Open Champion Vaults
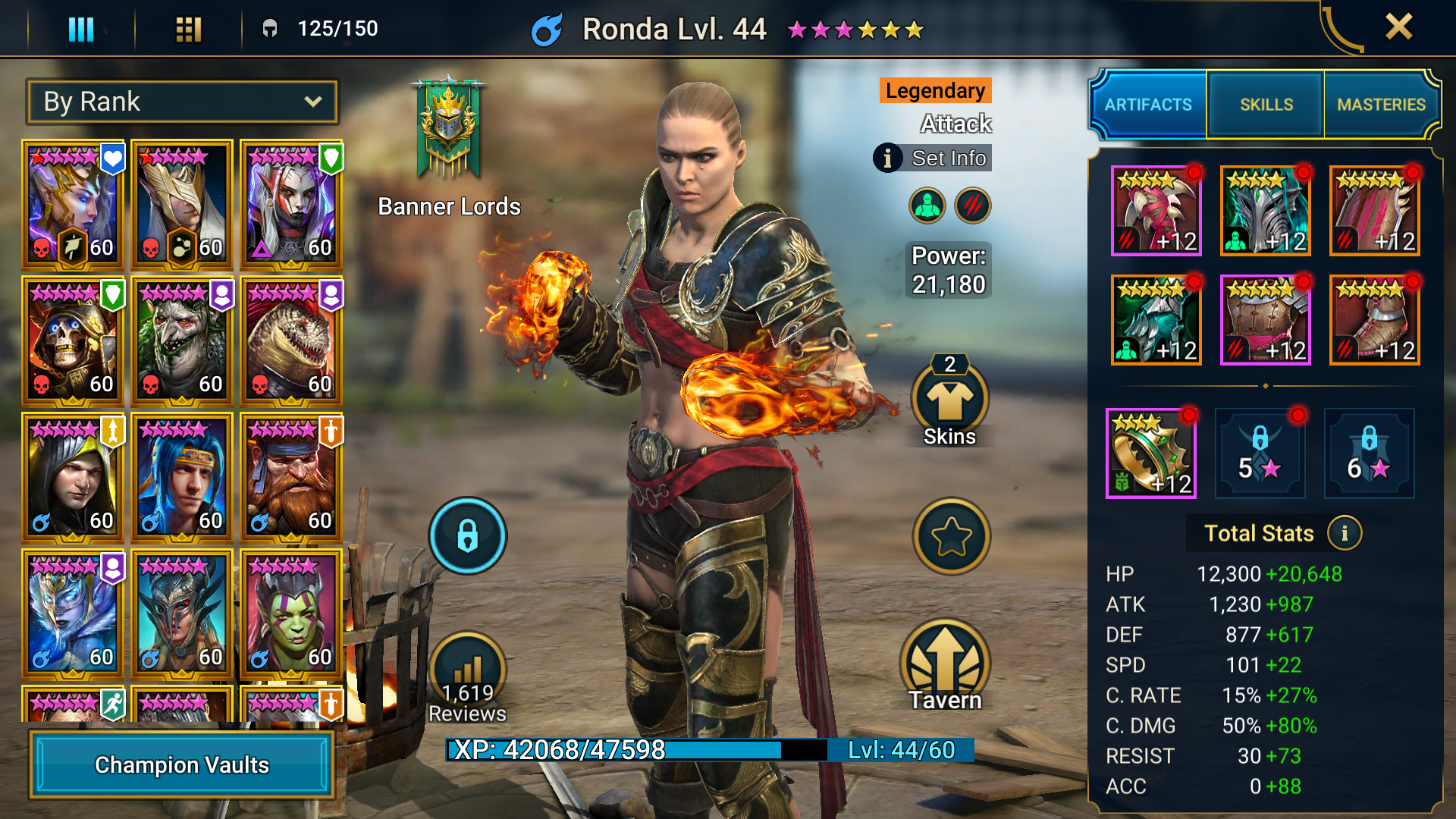The image size is (1456, 819). coord(182,764)
